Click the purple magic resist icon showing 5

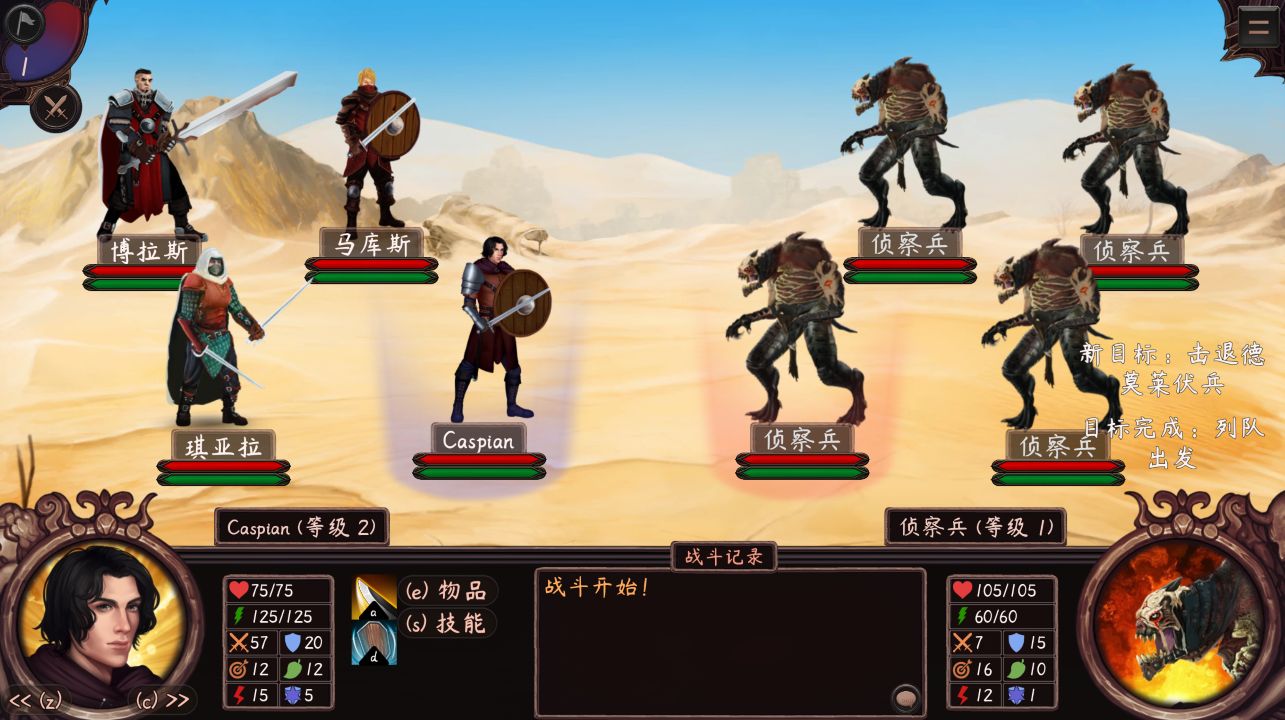[292, 695]
